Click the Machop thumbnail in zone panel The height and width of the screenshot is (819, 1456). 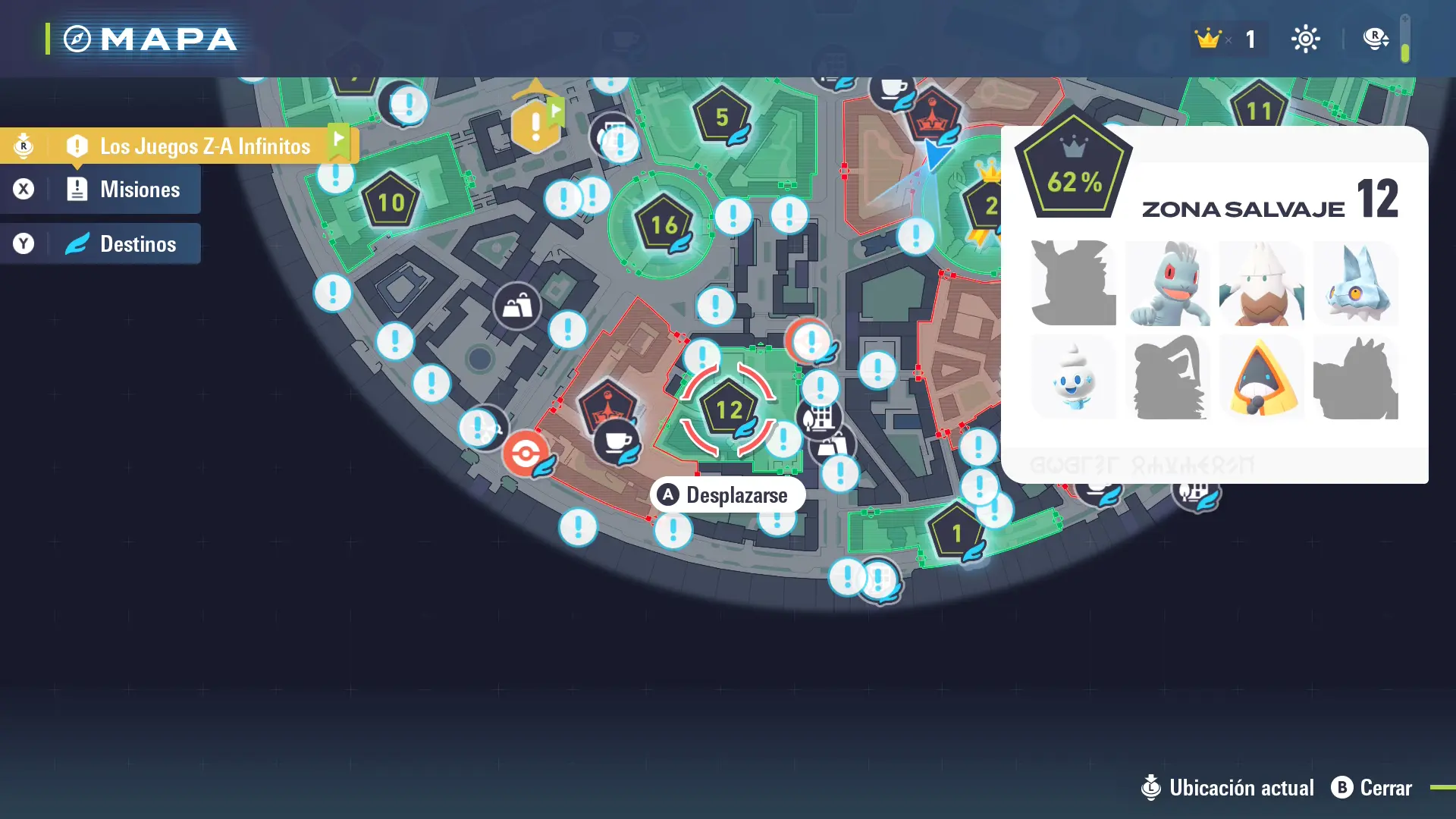click(1168, 284)
